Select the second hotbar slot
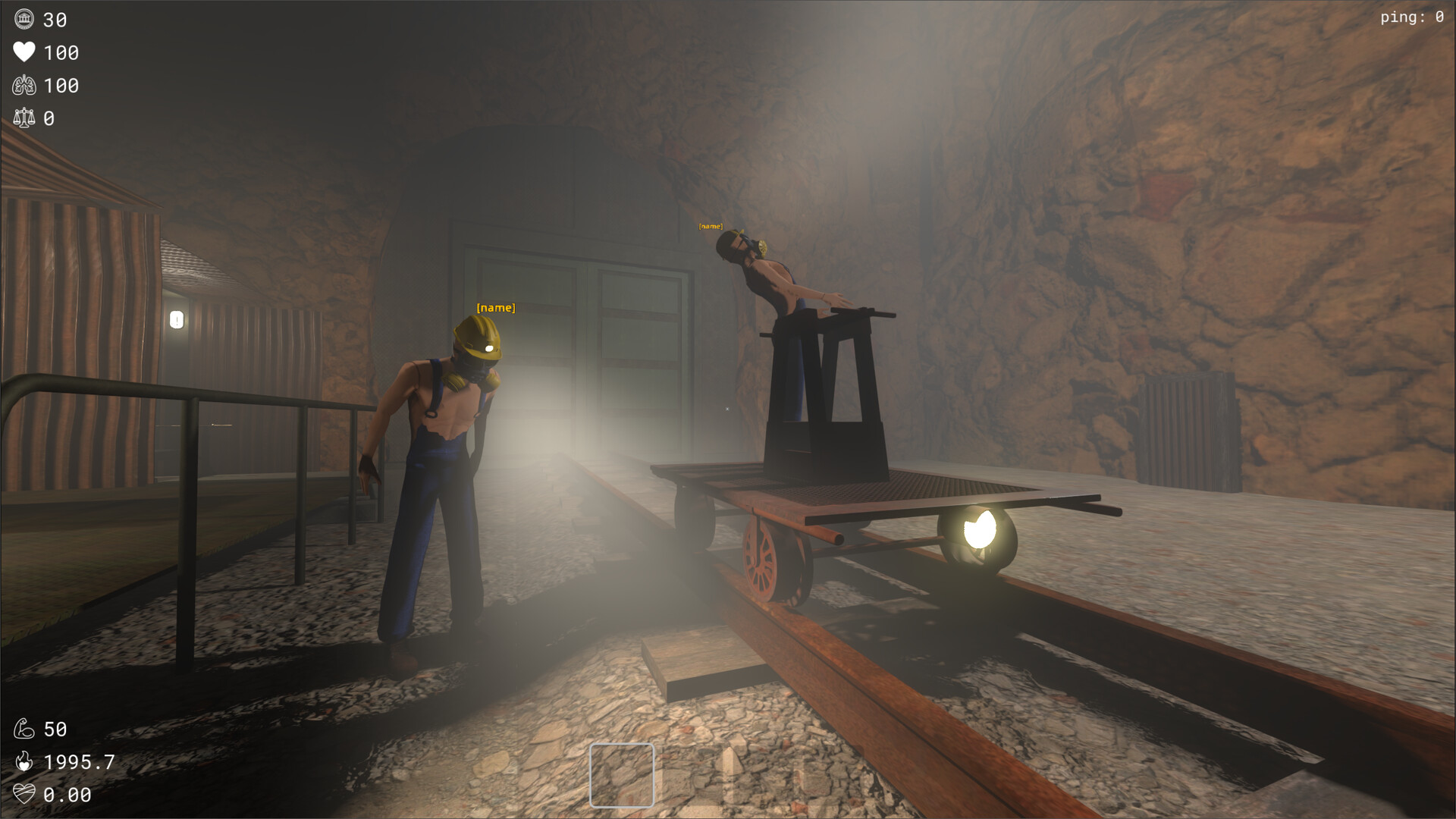Image resolution: width=1456 pixels, height=819 pixels. pos(688,775)
